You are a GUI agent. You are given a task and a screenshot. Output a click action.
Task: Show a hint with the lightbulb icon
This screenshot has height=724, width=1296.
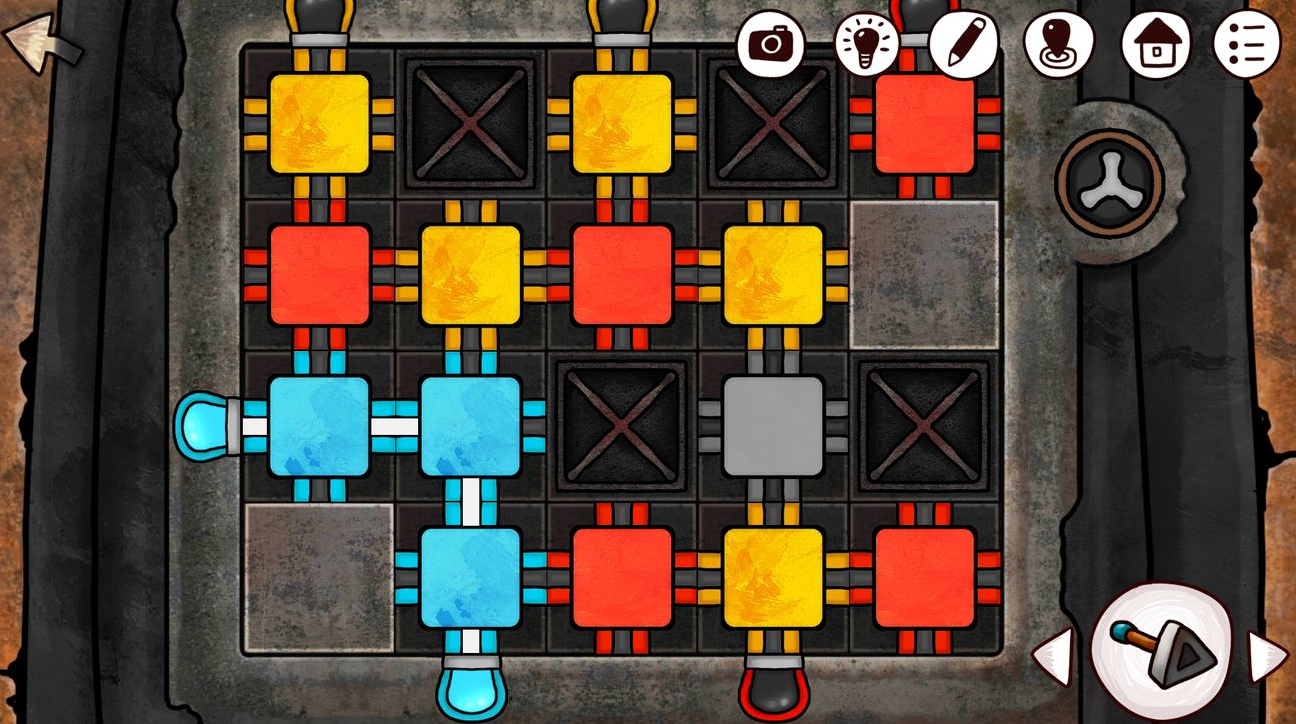(x=866, y=45)
